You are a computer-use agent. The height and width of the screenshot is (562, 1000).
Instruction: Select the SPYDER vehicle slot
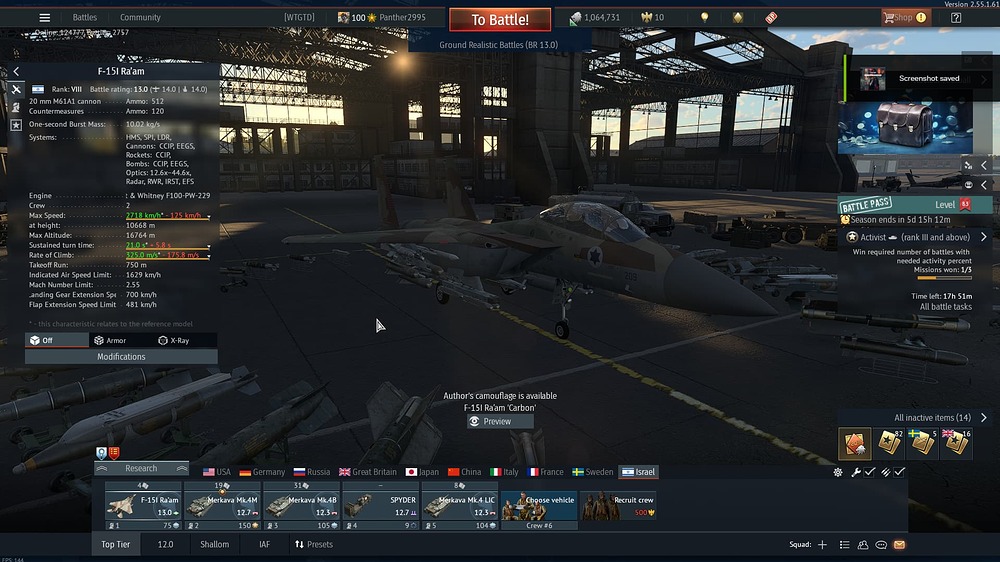click(x=381, y=506)
